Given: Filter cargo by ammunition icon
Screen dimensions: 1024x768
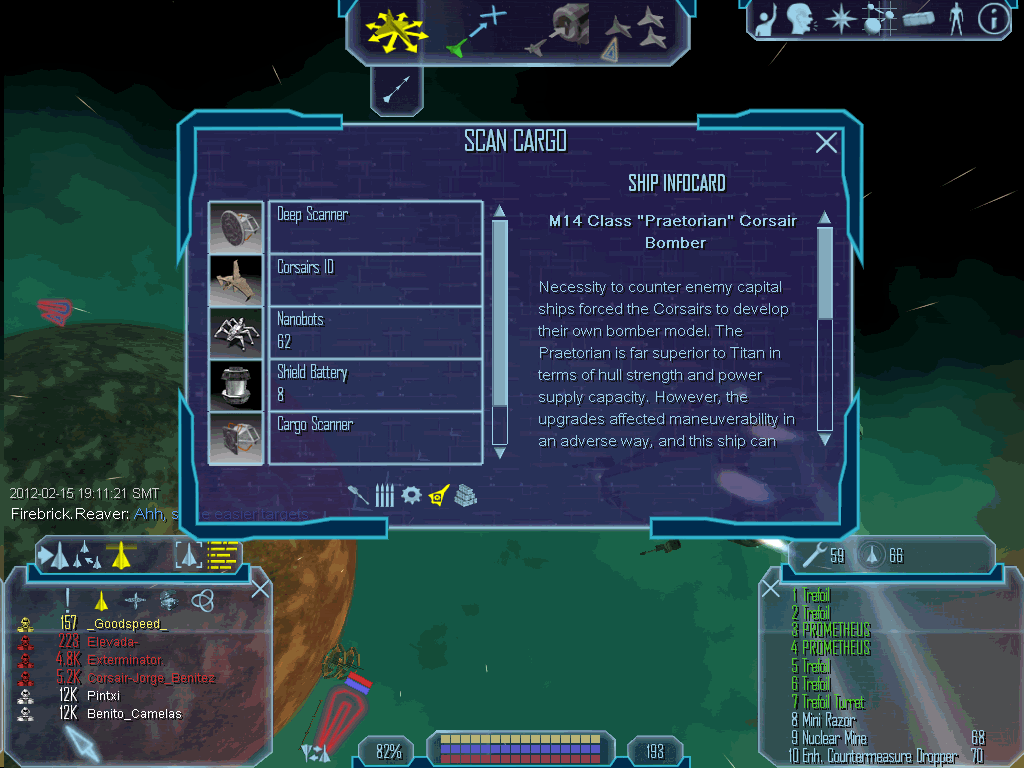Looking at the screenshot, I should [x=385, y=495].
